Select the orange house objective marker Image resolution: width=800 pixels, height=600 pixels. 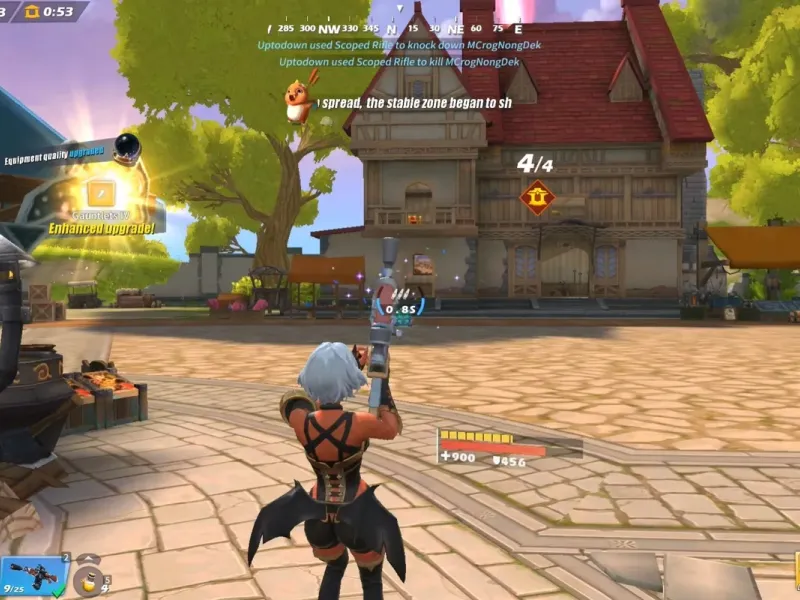tap(537, 198)
